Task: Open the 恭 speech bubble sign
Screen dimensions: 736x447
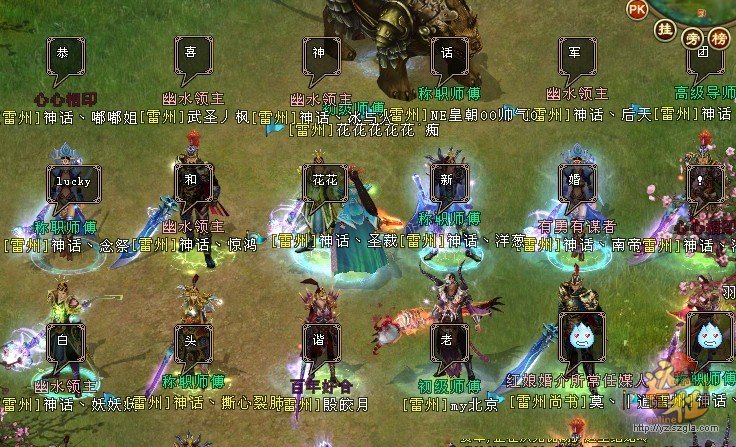Action: [x=65, y=54]
